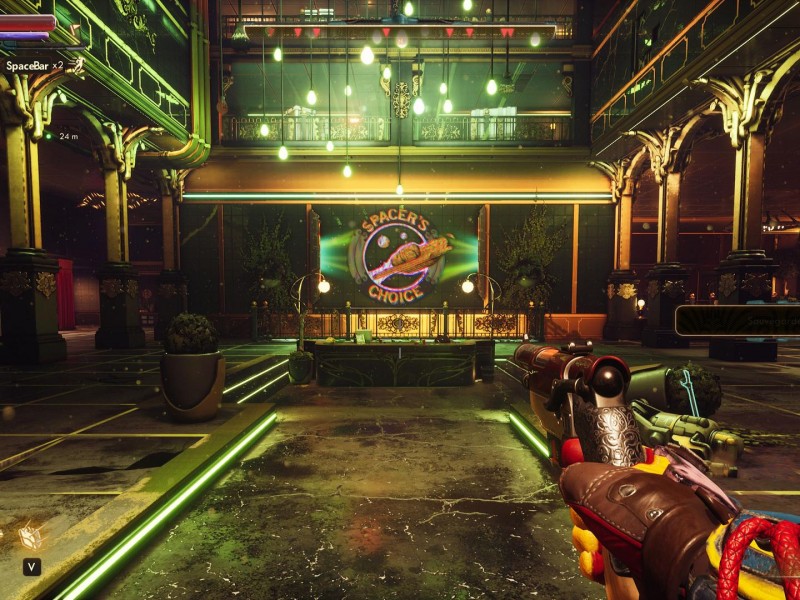The width and height of the screenshot is (800, 600).
Task: Click the save notification banner
Action: (738, 320)
